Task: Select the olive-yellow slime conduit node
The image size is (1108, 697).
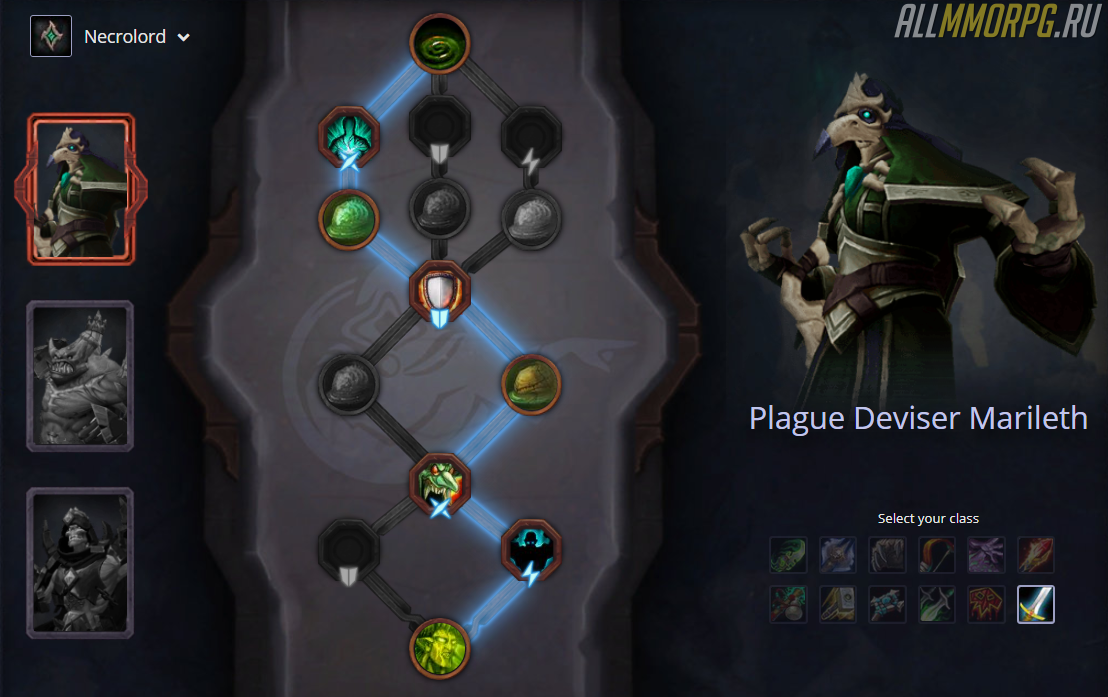Action: (x=531, y=384)
